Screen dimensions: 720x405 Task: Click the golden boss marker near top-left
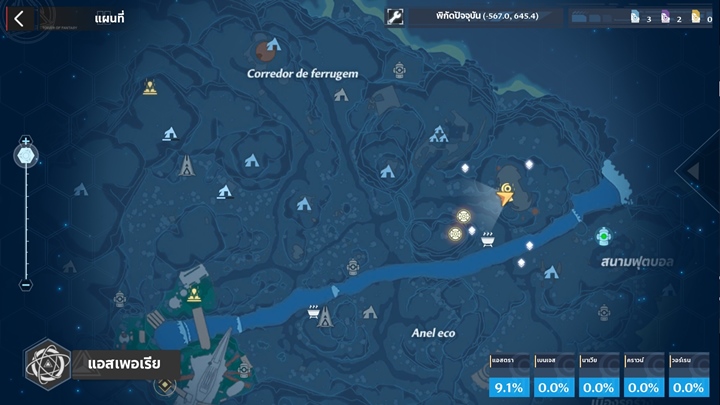click(x=150, y=87)
